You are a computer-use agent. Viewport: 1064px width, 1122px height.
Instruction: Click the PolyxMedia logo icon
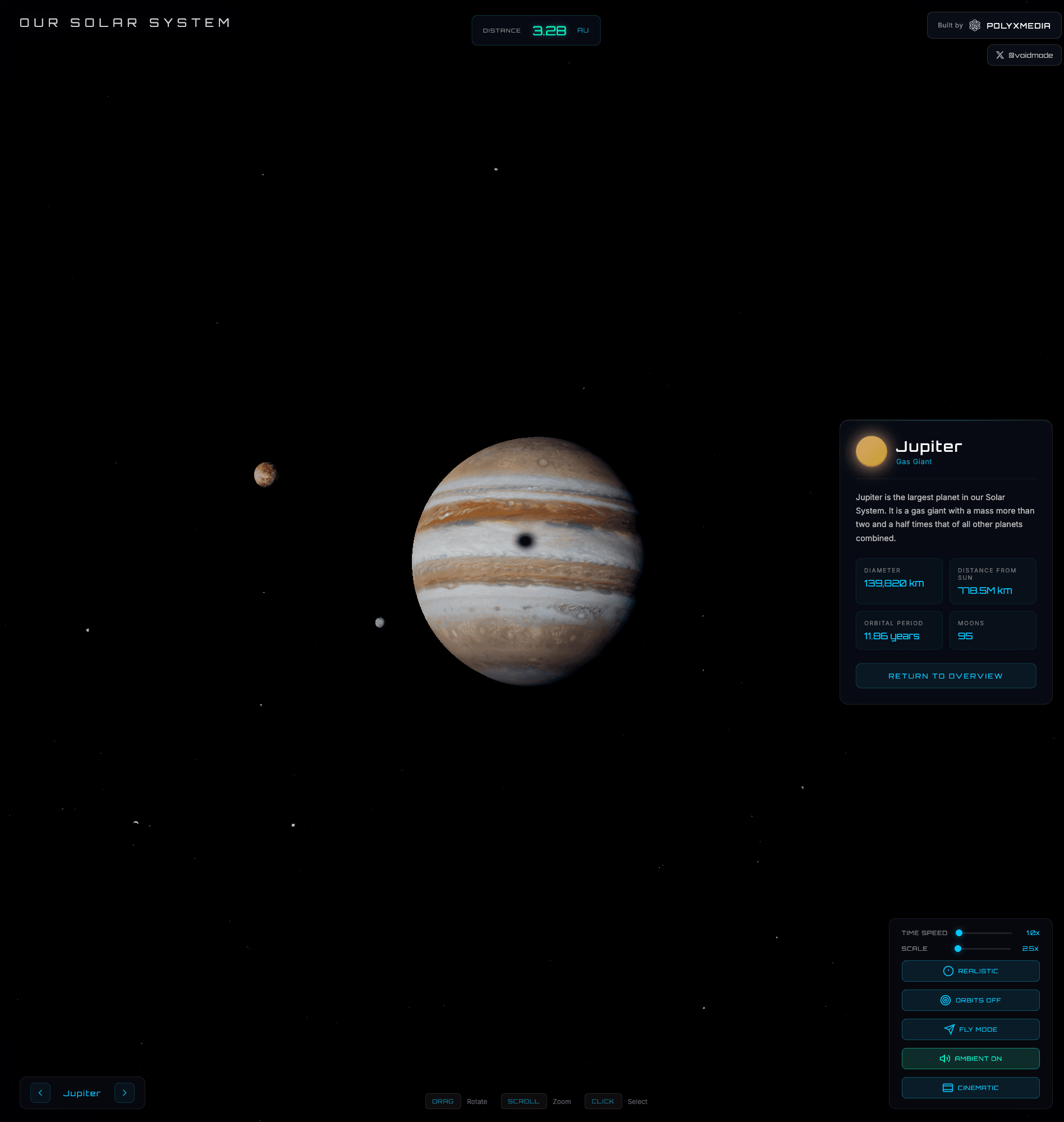pos(975,25)
